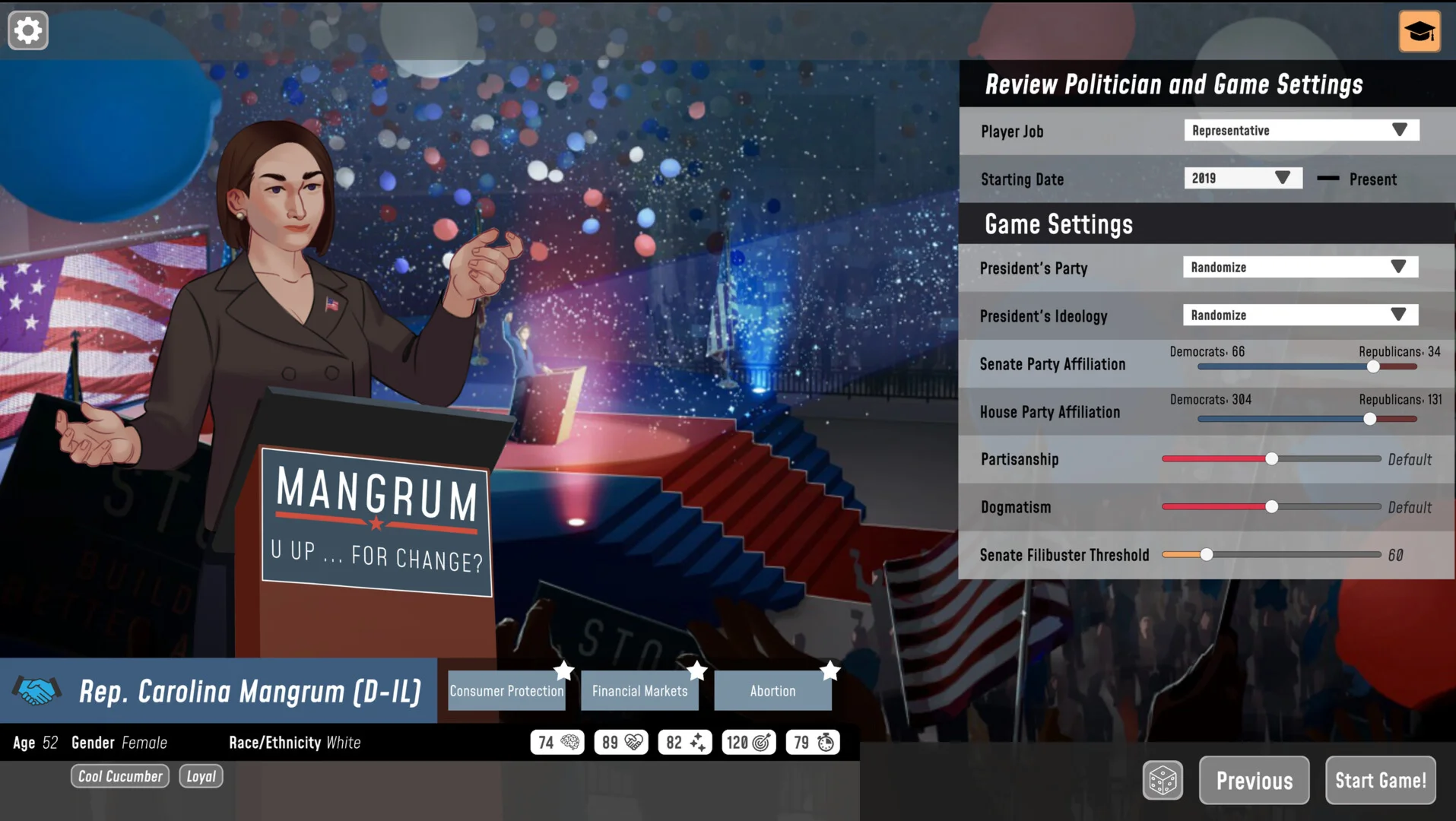Click the Senate Filibuster Threshold slider handle

point(1207,555)
